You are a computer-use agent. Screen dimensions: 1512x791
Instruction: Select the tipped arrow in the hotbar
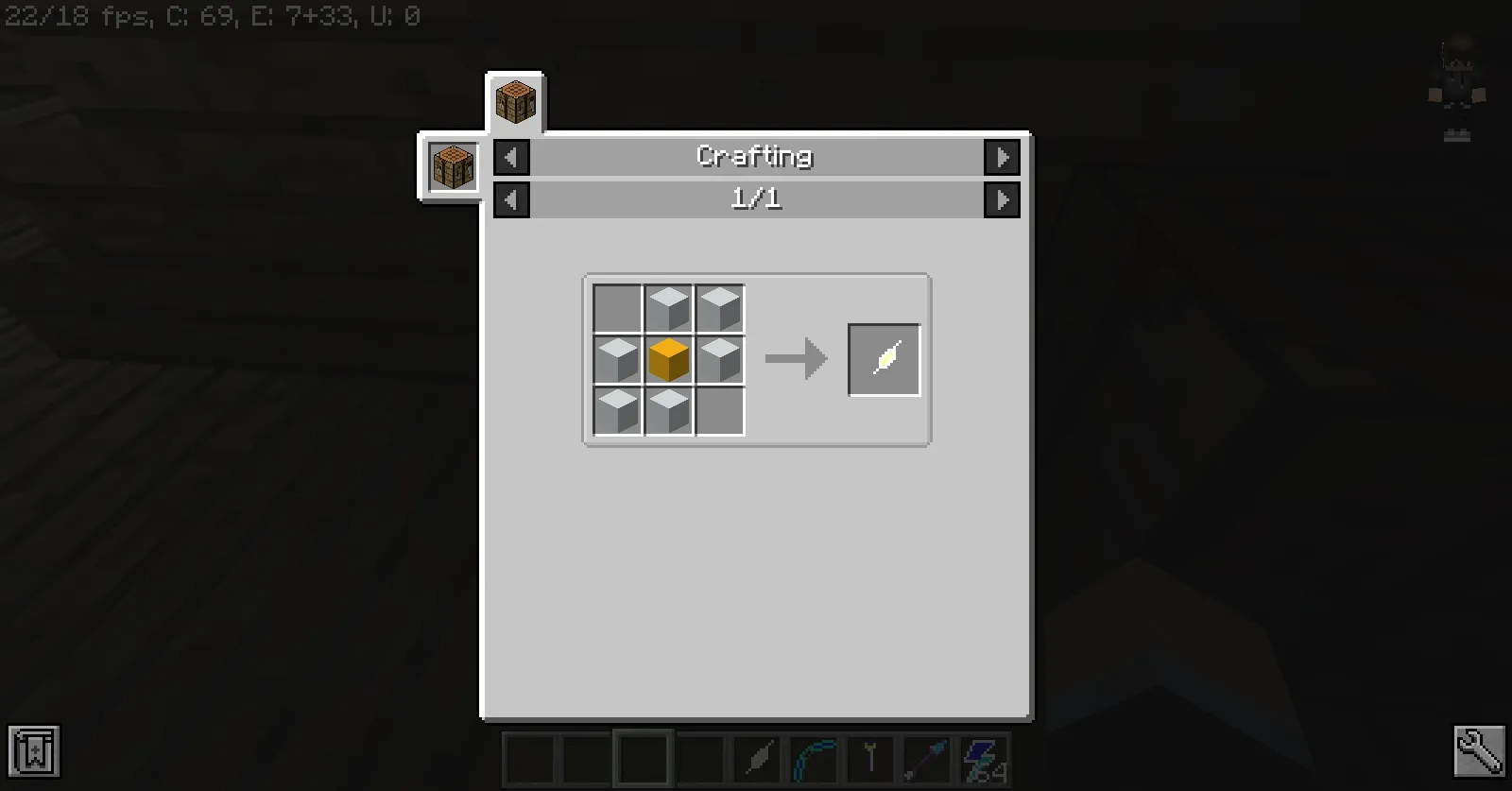(927, 756)
